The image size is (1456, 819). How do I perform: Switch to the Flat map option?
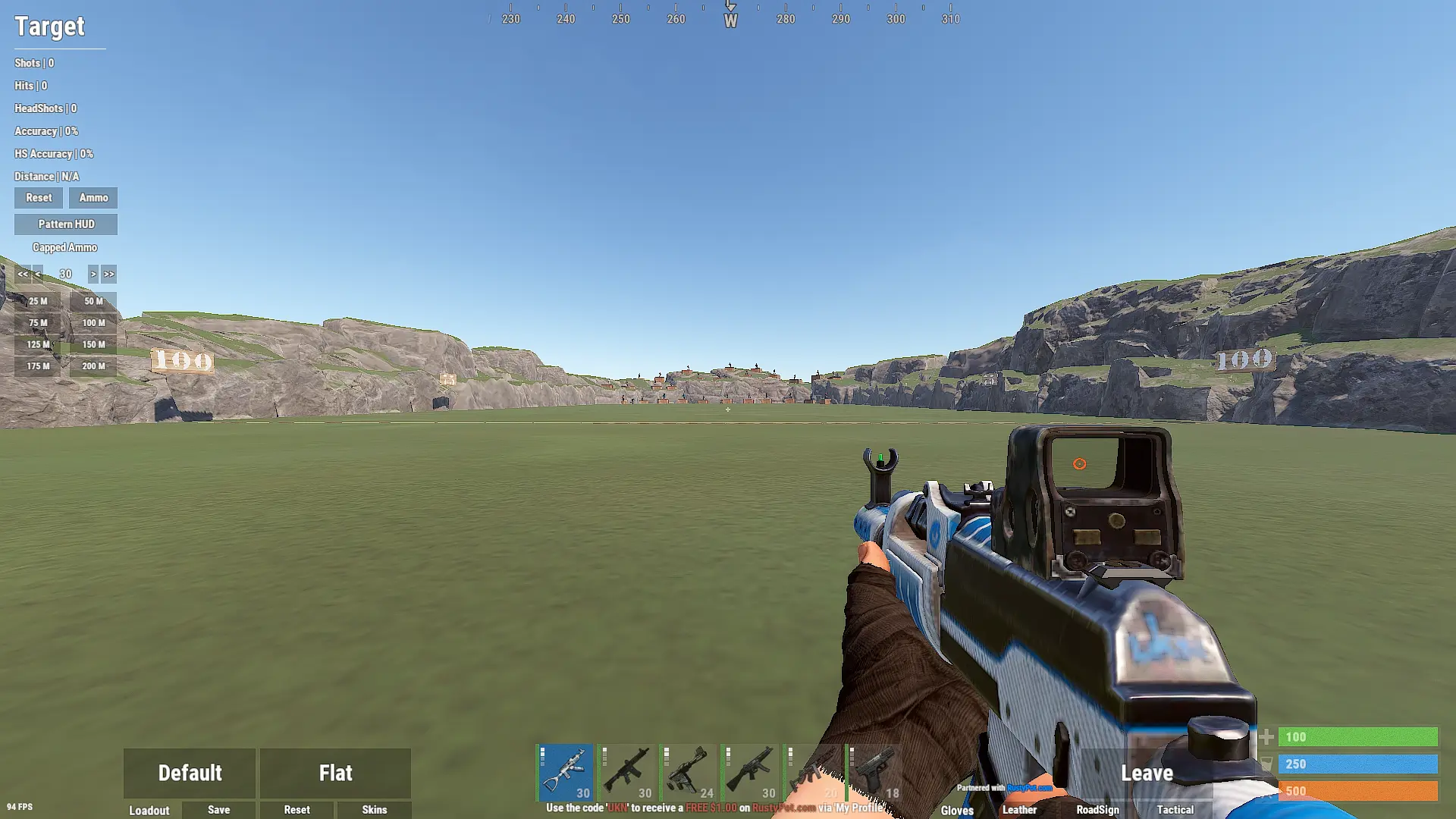pyautogui.click(x=335, y=773)
